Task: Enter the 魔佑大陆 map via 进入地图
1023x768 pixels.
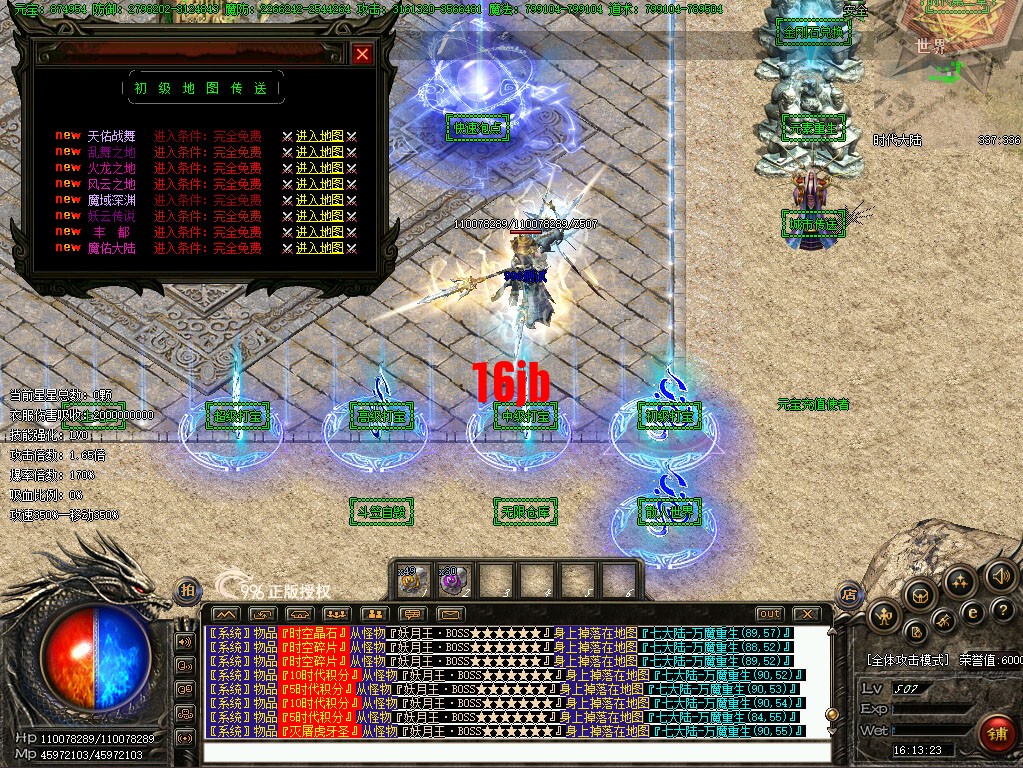Action: point(319,248)
